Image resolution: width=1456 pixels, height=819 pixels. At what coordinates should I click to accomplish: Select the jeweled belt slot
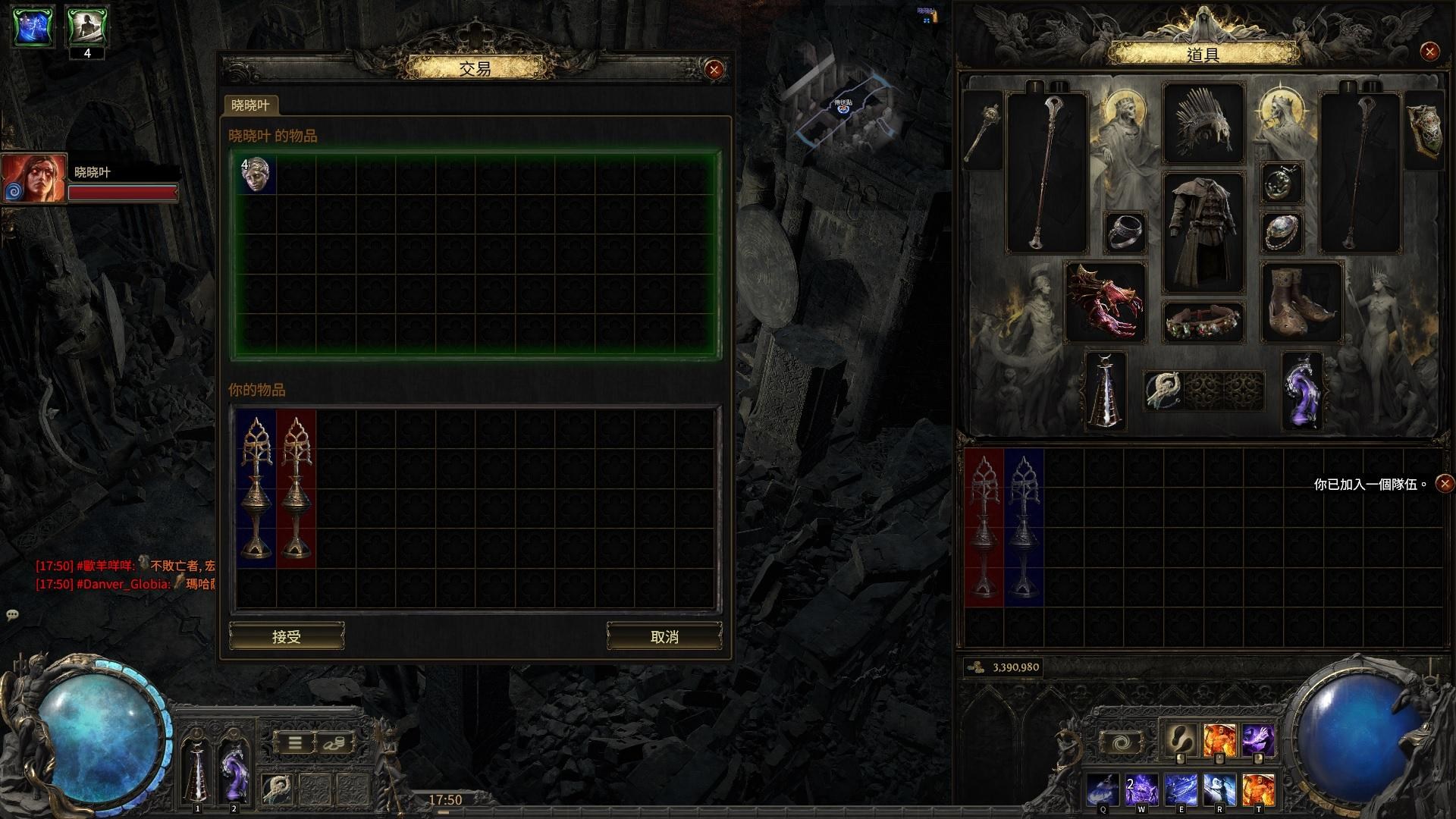pos(1203,322)
